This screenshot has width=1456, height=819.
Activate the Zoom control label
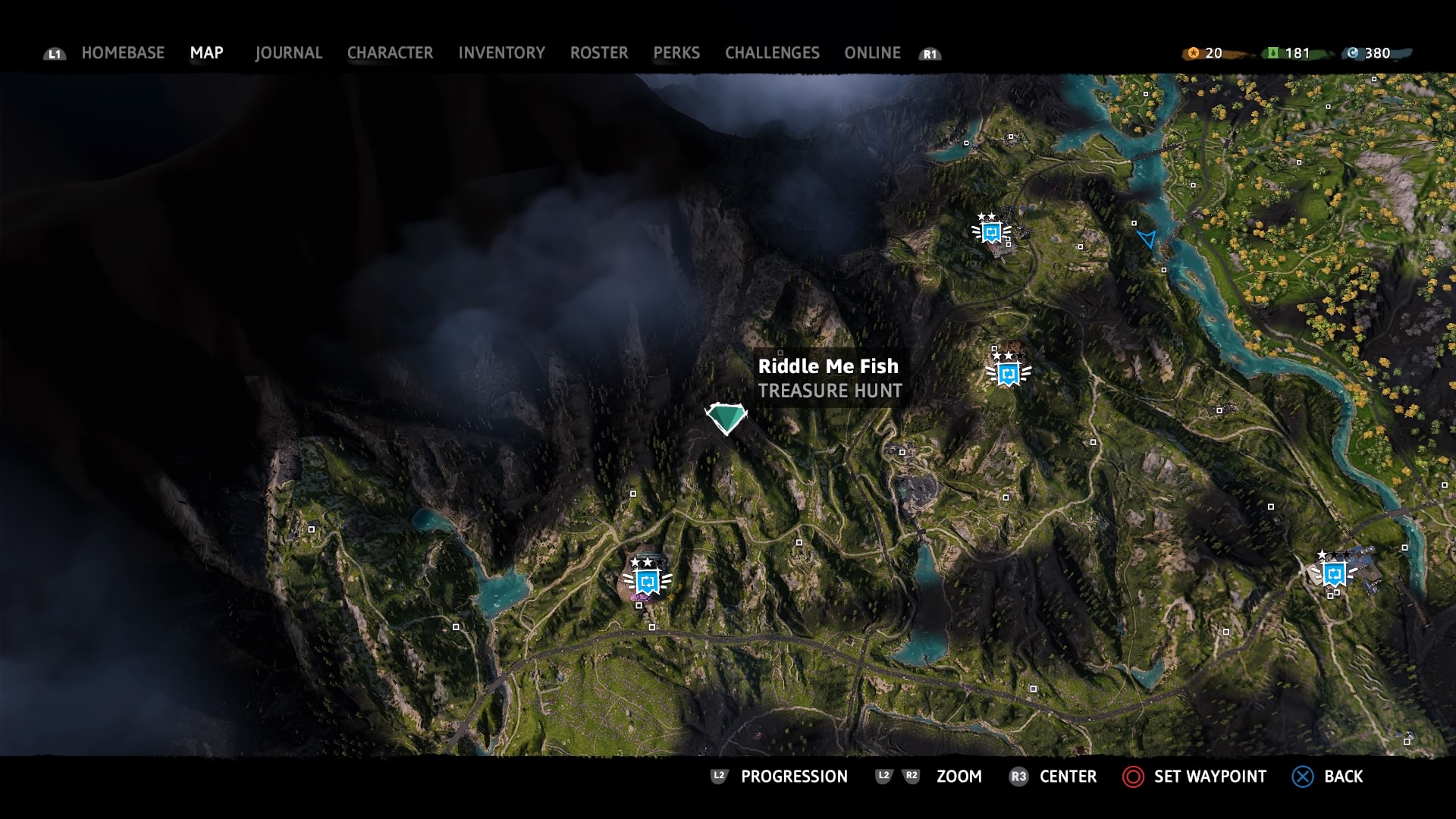pos(959,777)
